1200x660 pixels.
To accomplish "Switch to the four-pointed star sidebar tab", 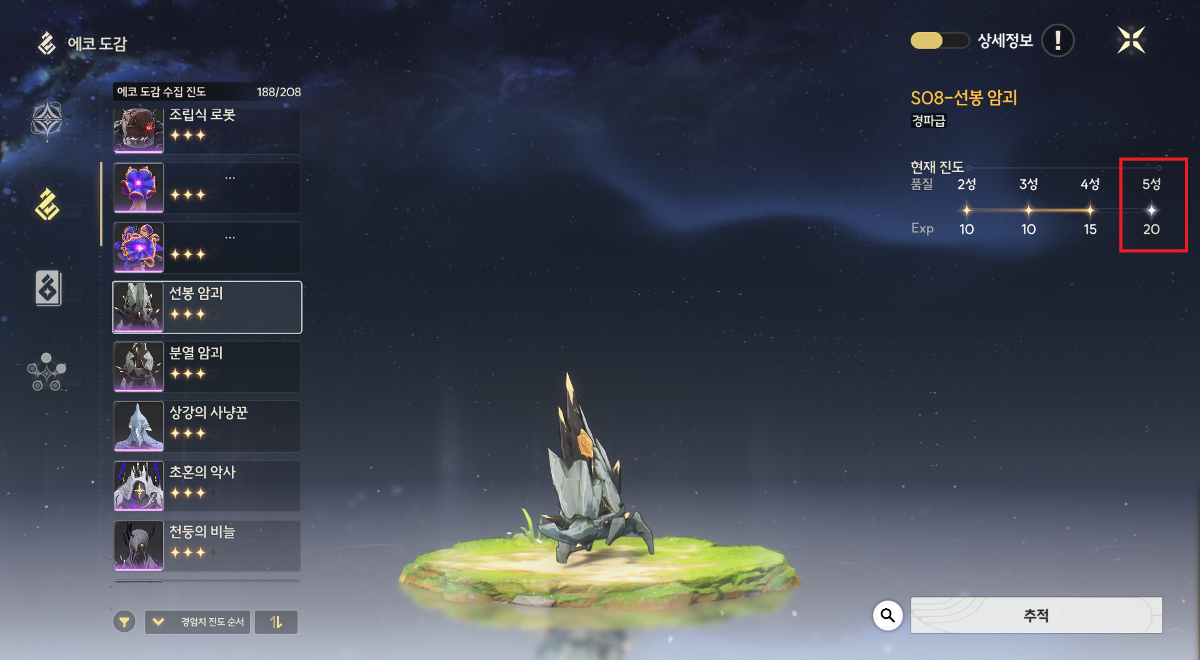I will 47,120.
